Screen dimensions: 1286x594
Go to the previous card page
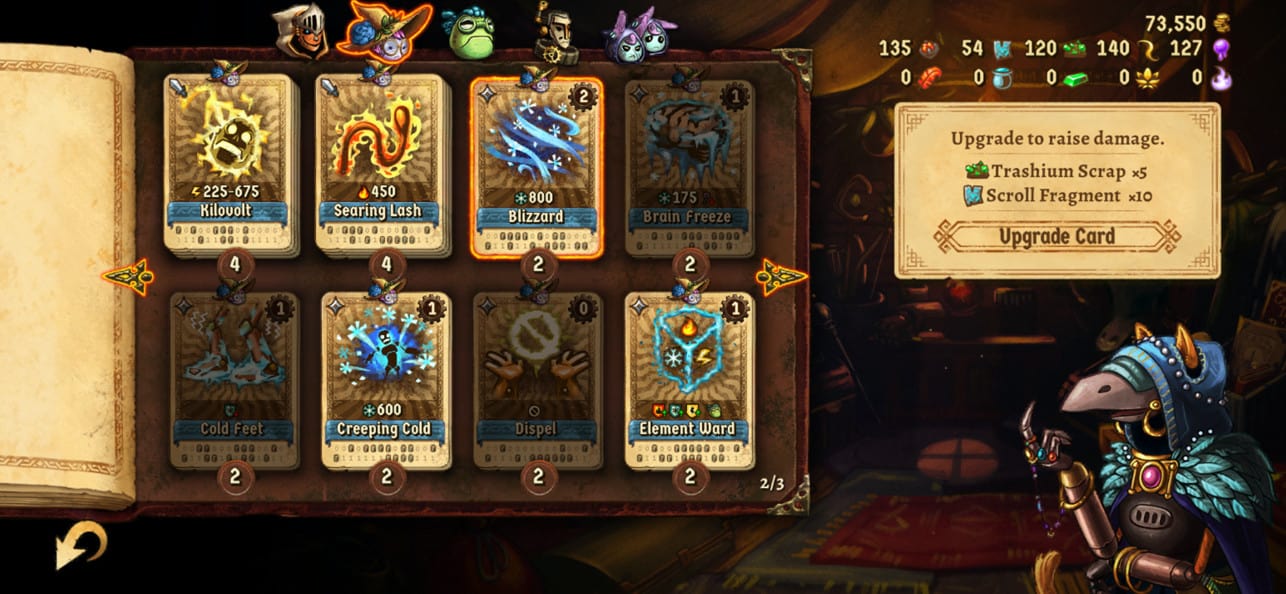[x=128, y=277]
